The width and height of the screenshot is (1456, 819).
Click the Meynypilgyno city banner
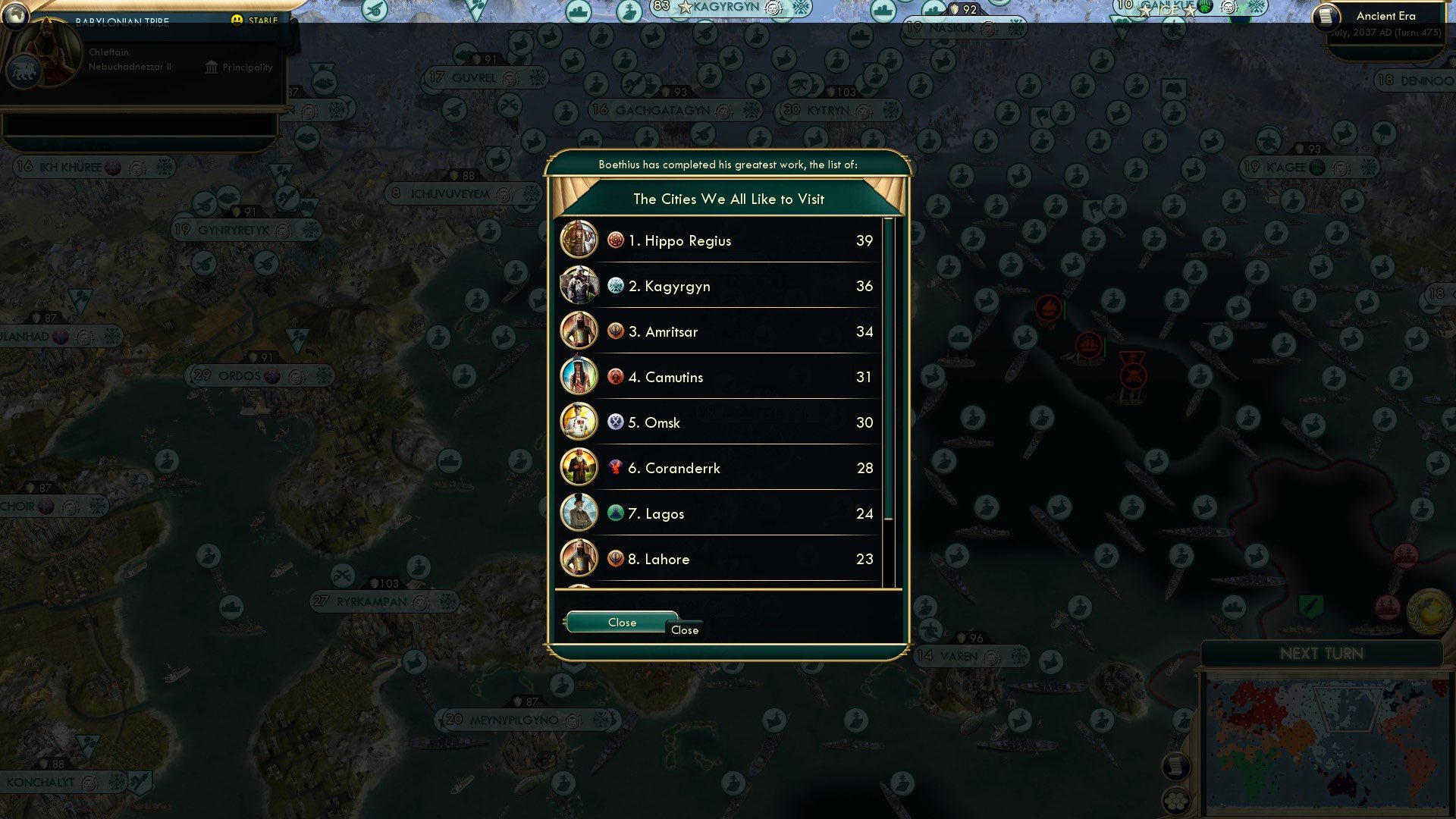coord(513,720)
